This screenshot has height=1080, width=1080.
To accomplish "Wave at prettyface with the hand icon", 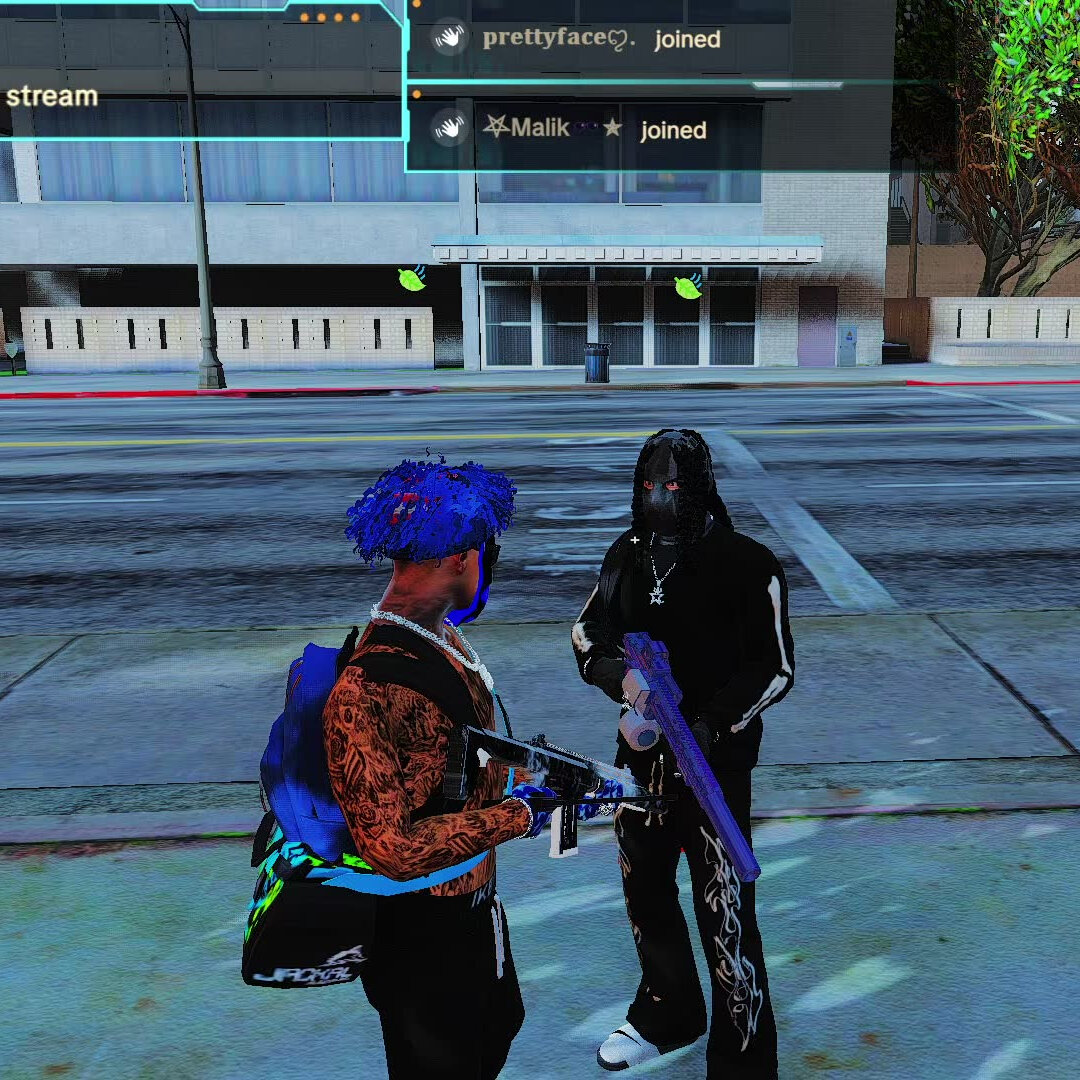I will pos(450,38).
